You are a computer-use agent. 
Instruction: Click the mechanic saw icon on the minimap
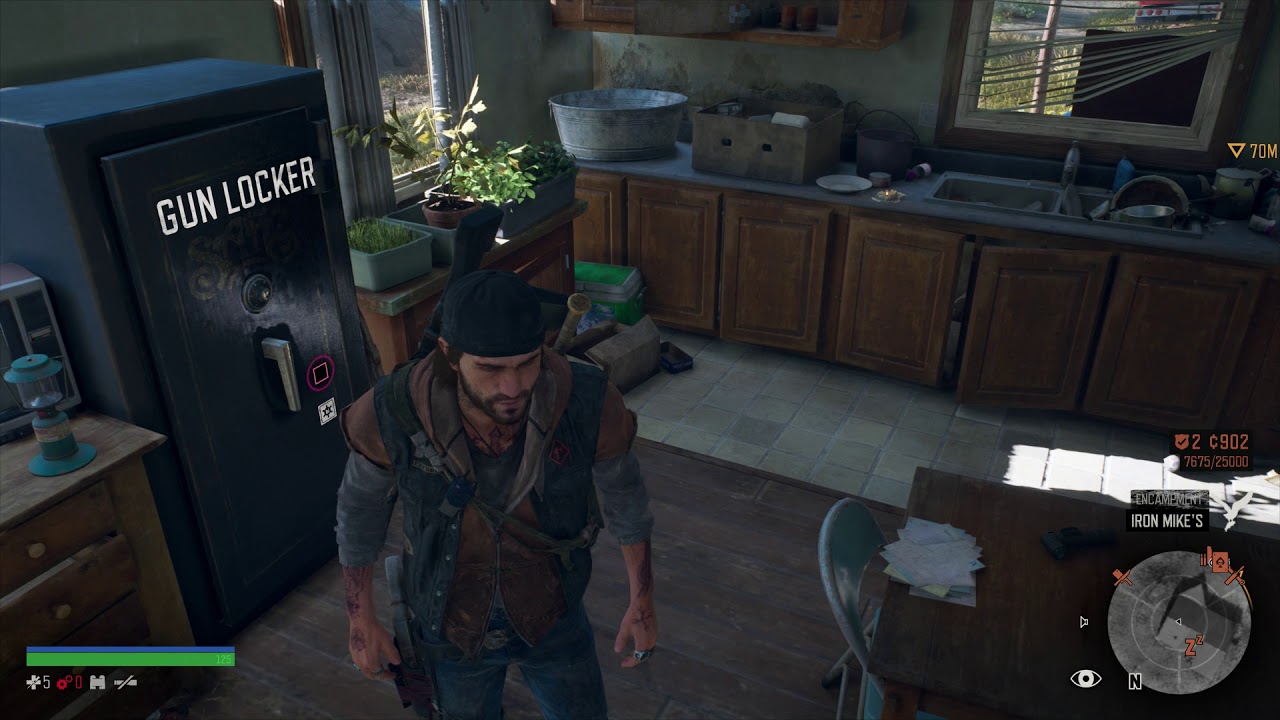(1235, 577)
